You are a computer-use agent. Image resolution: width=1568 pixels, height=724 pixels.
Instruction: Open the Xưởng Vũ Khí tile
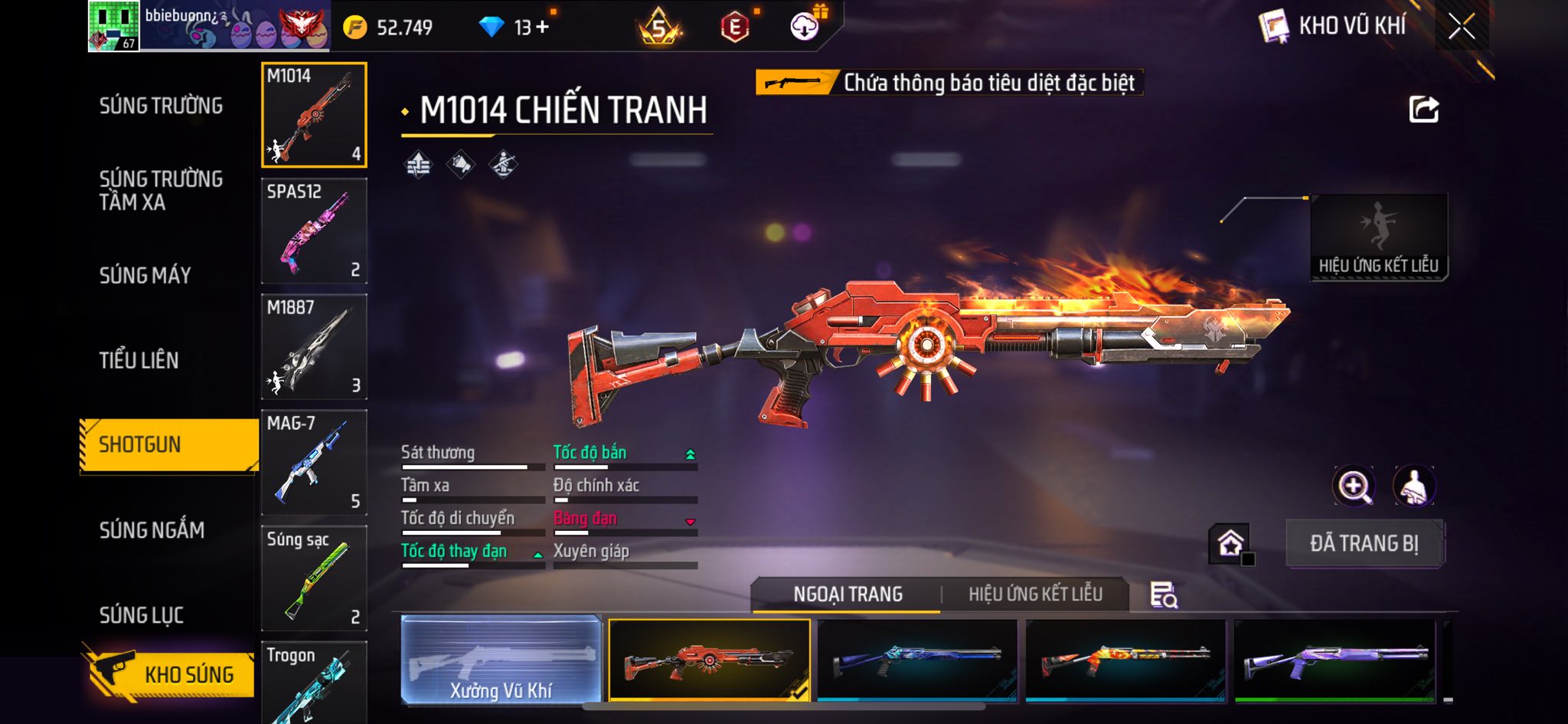coord(501,660)
